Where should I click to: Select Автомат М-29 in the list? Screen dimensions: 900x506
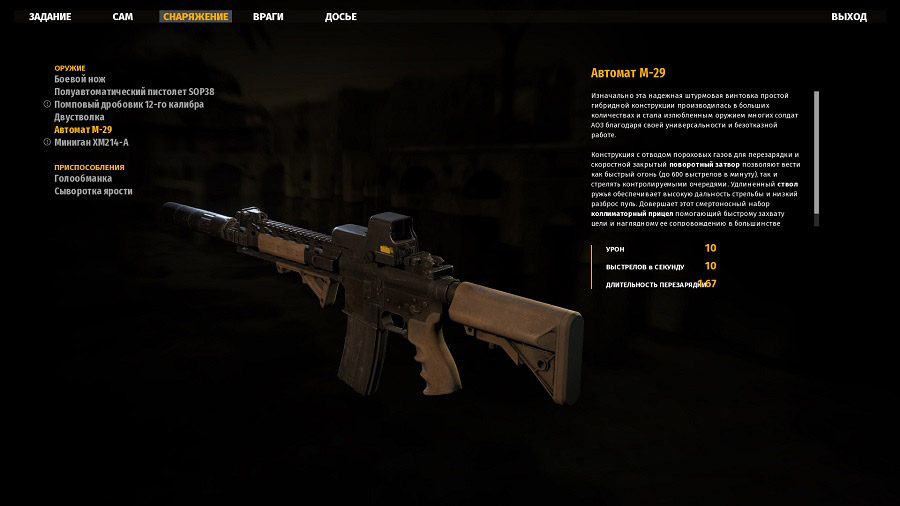[x=83, y=129]
